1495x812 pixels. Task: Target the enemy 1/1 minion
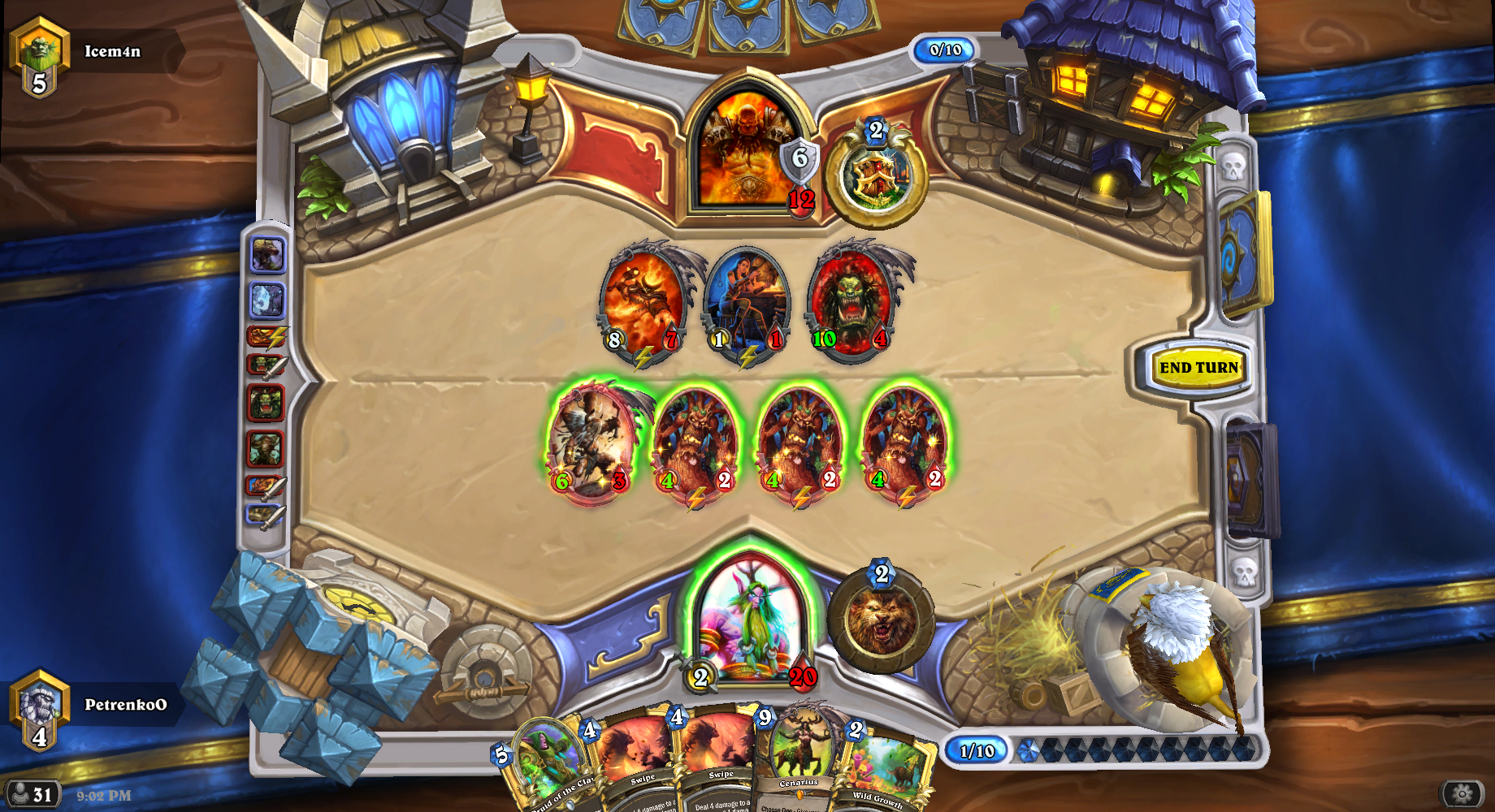pyautogui.click(x=747, y=302)
